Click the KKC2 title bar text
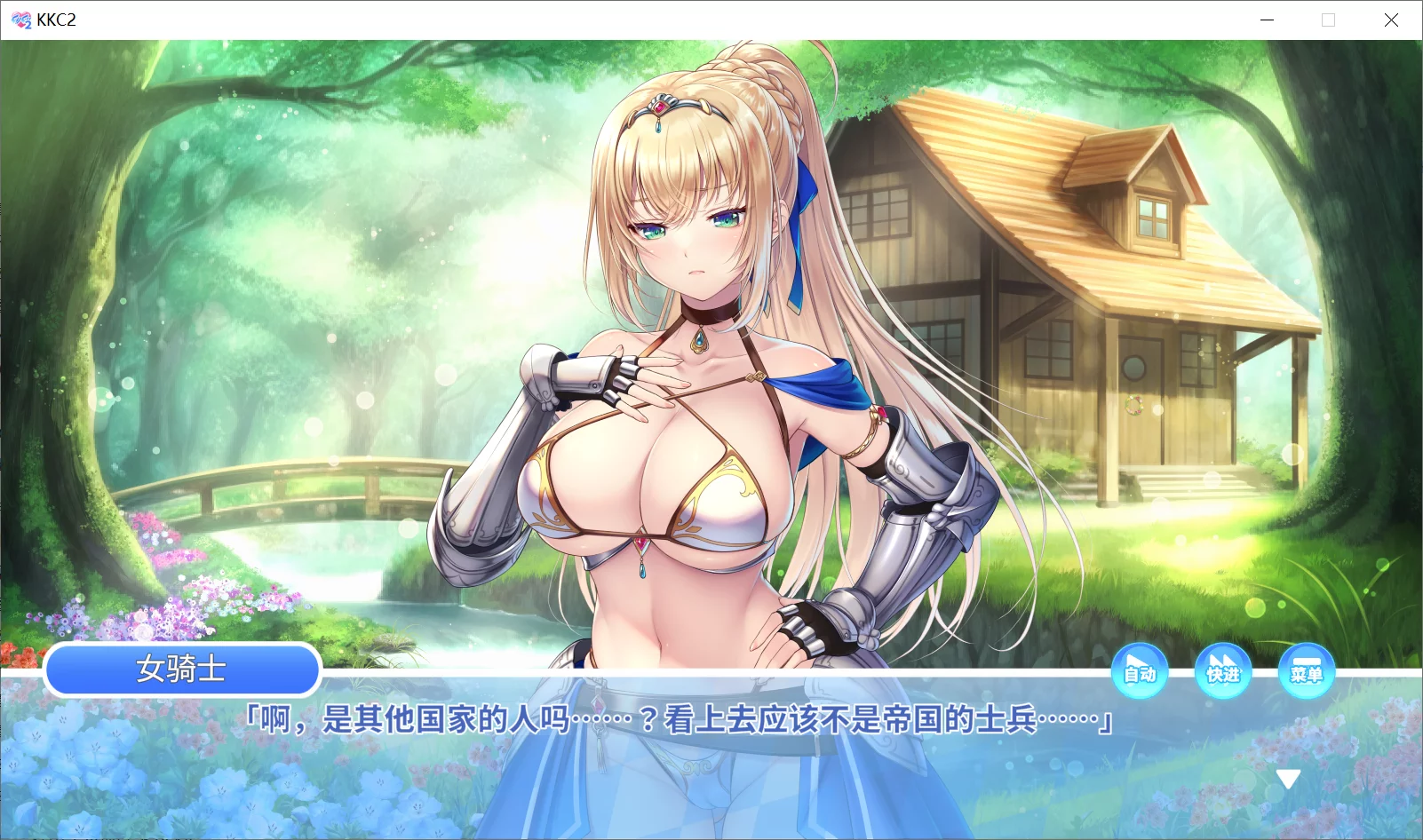Viewport: 1423px width, 840px height. click(55, 20)
